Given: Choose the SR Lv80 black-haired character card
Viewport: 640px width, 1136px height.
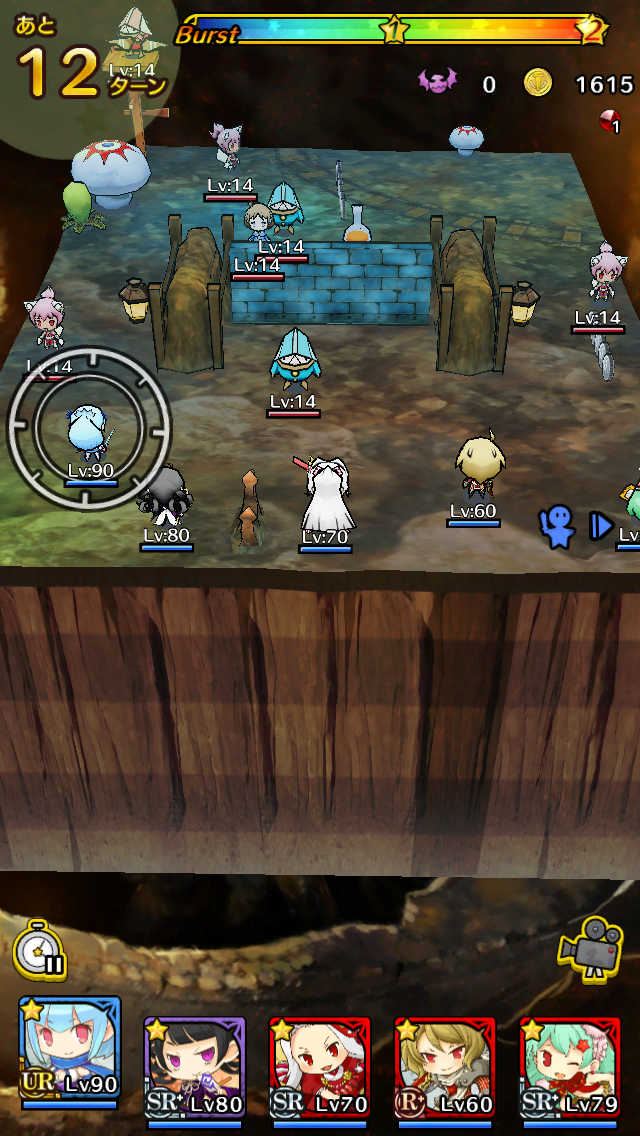Looking at the screenshot, I should 194,1065.
